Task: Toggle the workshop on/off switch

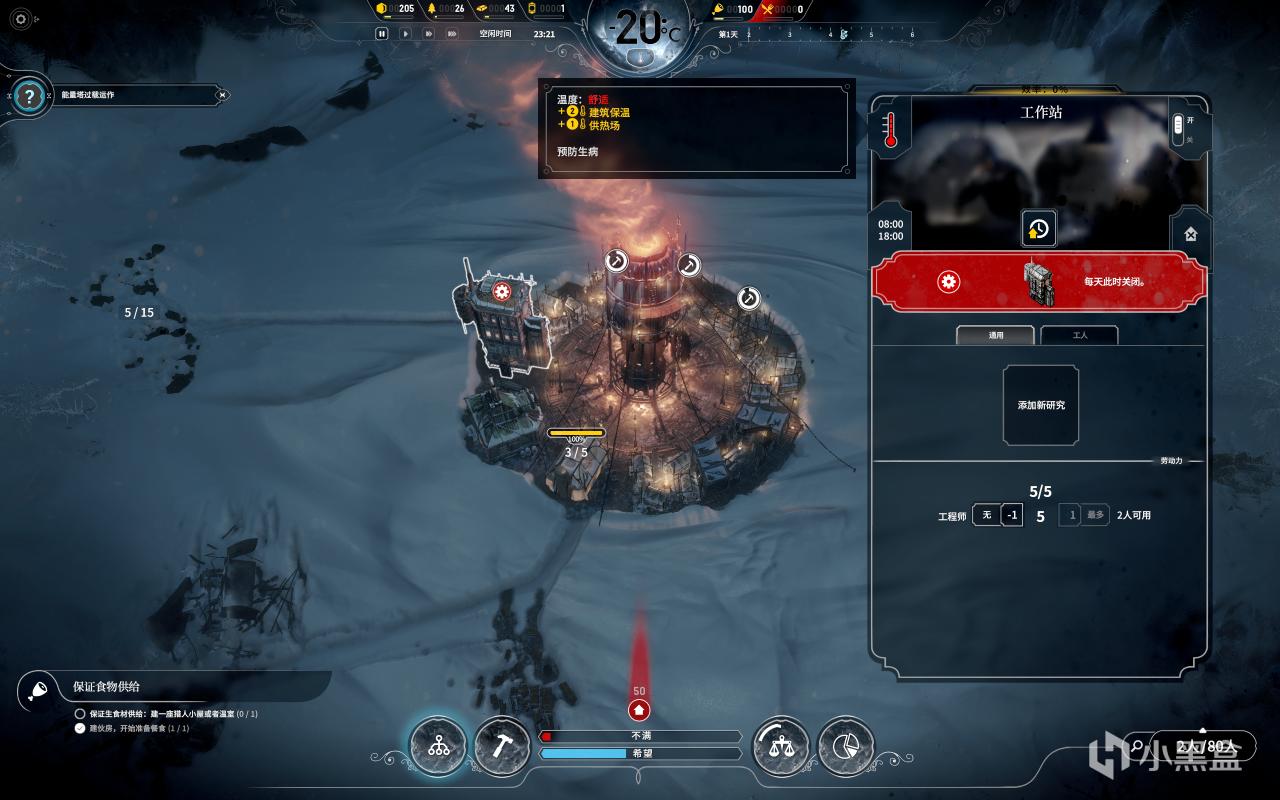Action: [1178, 127]
